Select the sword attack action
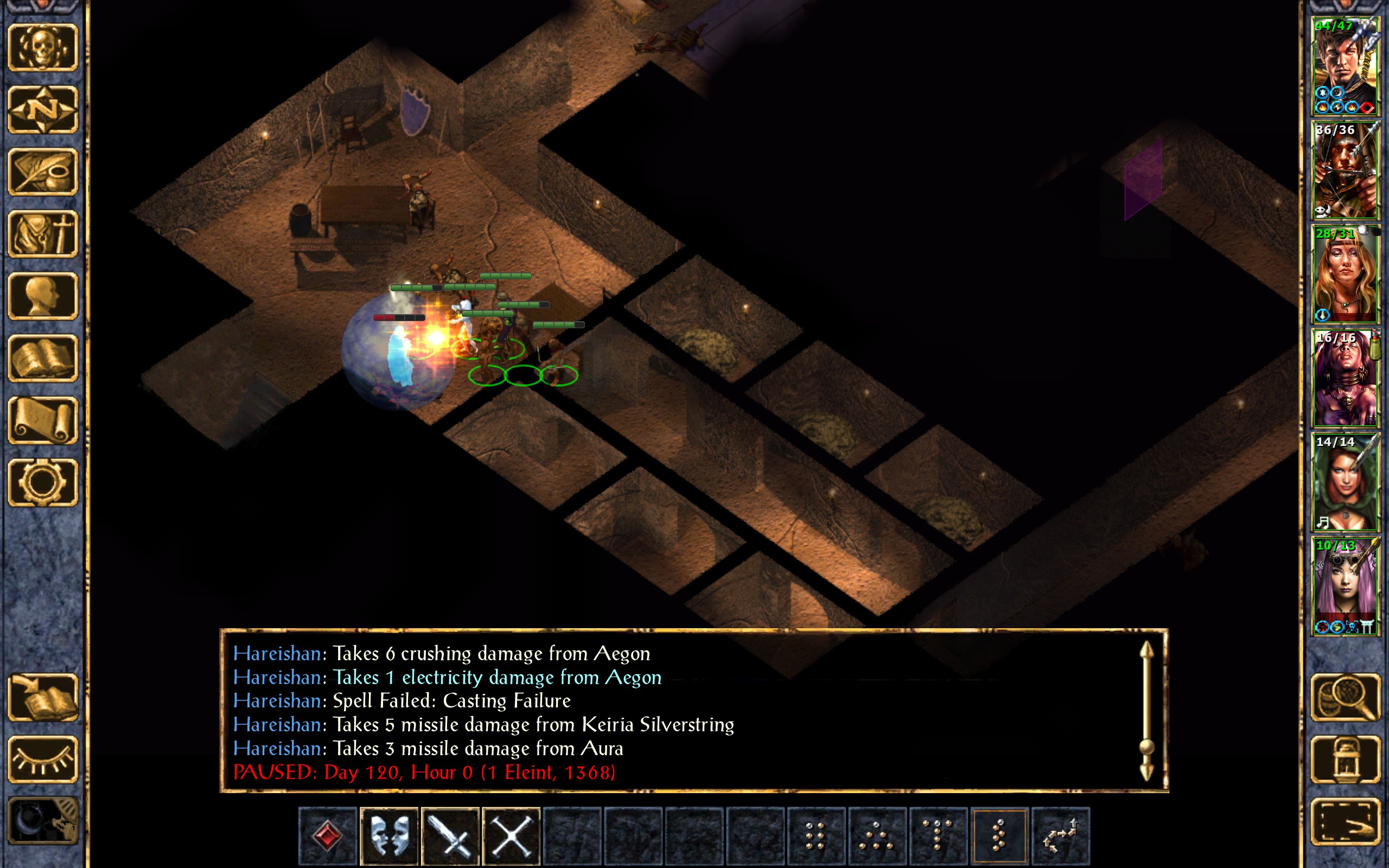The image size is (1389, 868). tap(450, 835)
